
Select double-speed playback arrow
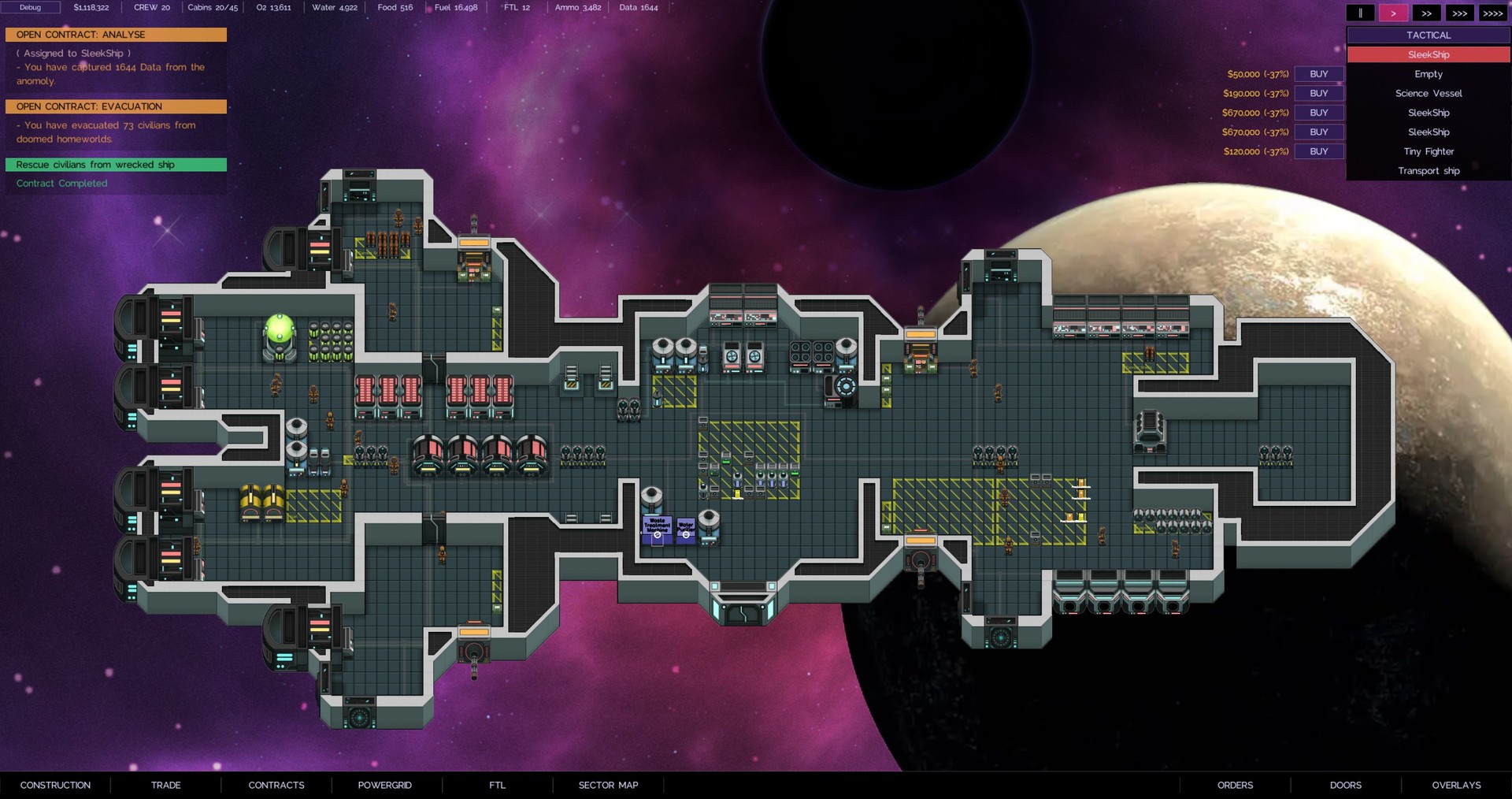[1427, 13]
